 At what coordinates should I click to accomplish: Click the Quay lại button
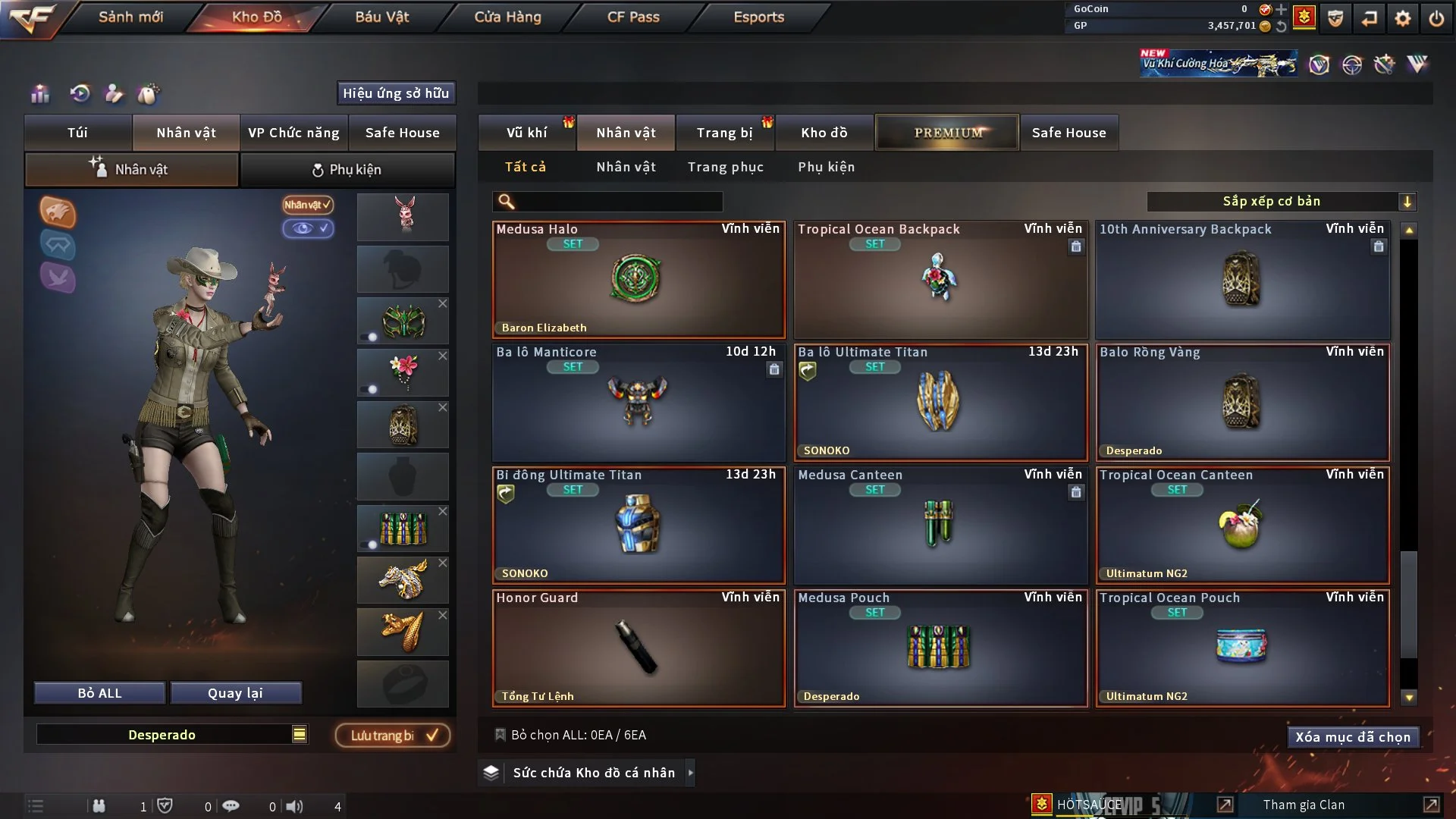point(235,693)
